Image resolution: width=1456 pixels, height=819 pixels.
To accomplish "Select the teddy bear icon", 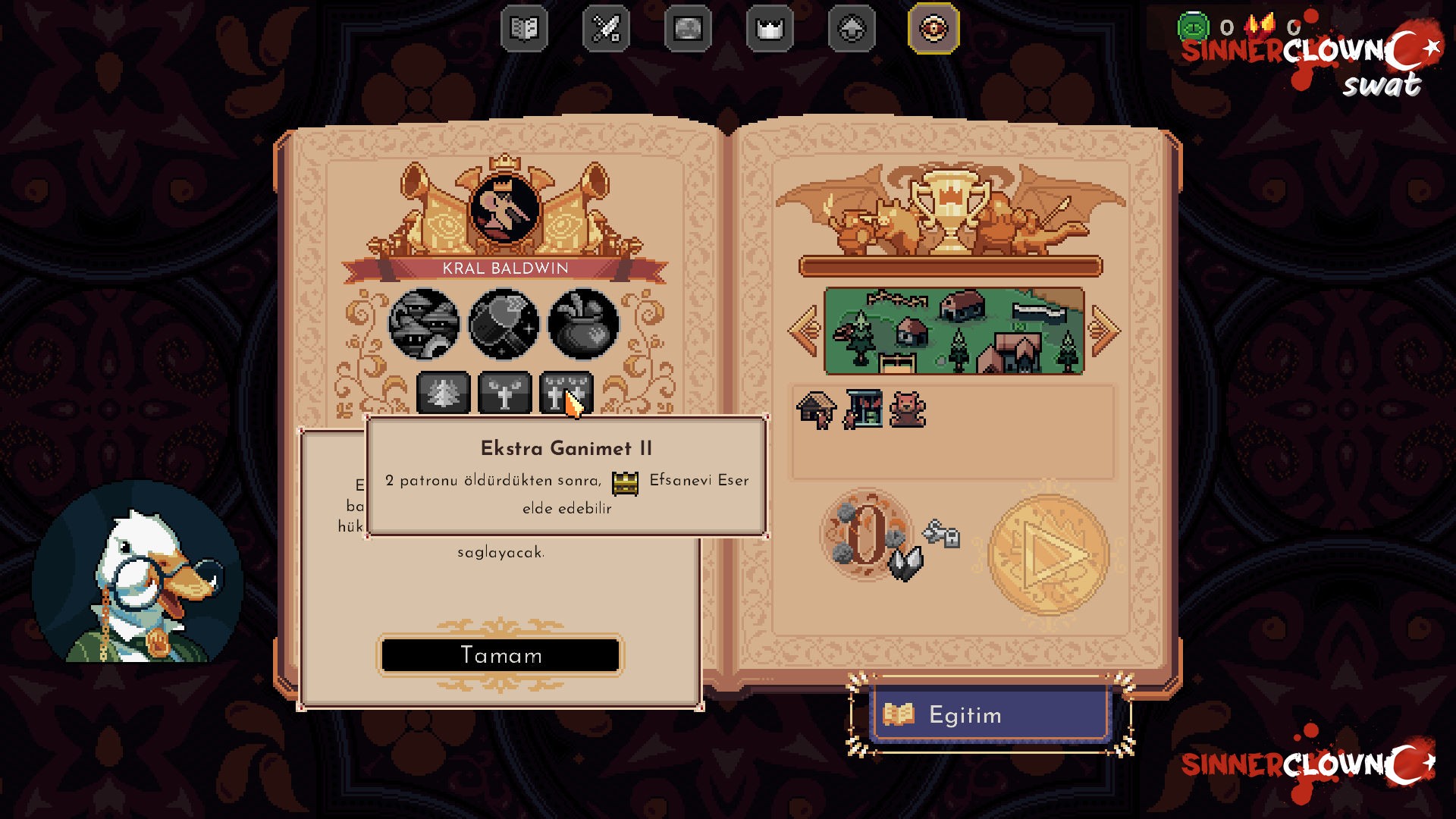I will (907, 410).
